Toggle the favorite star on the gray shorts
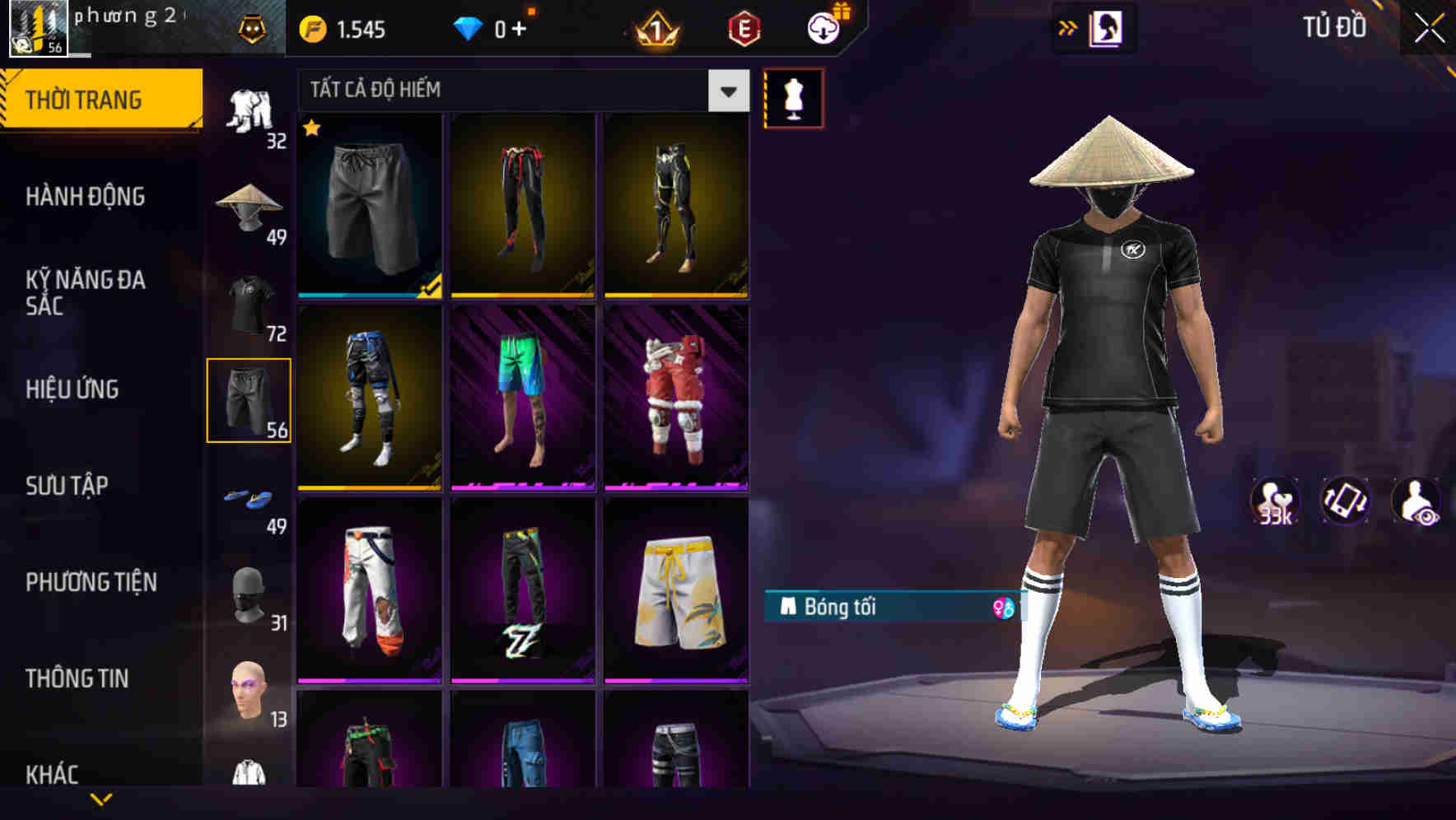 pos(311,128)
